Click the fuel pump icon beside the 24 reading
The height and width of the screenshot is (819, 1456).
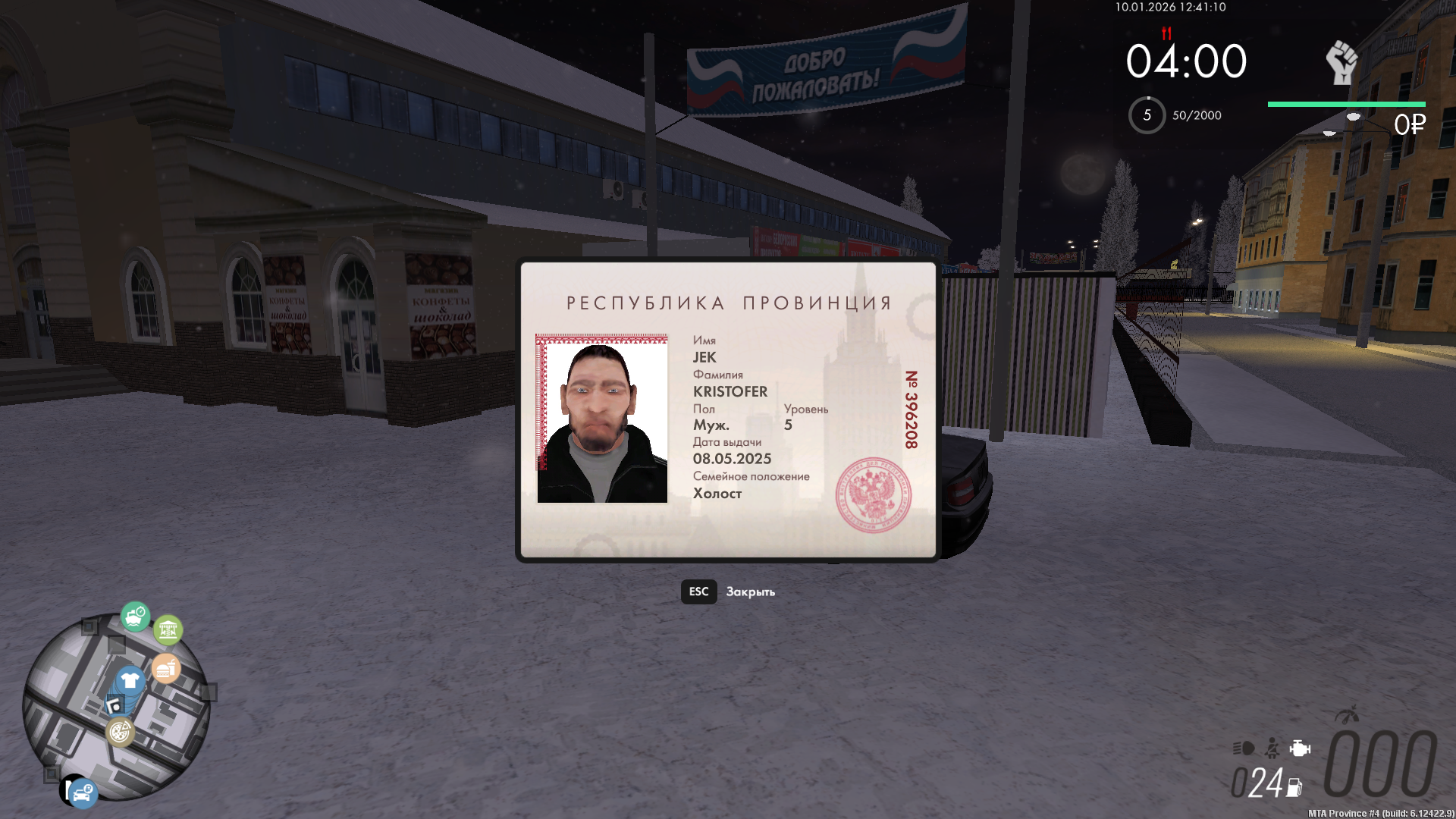click(1294, 788)
